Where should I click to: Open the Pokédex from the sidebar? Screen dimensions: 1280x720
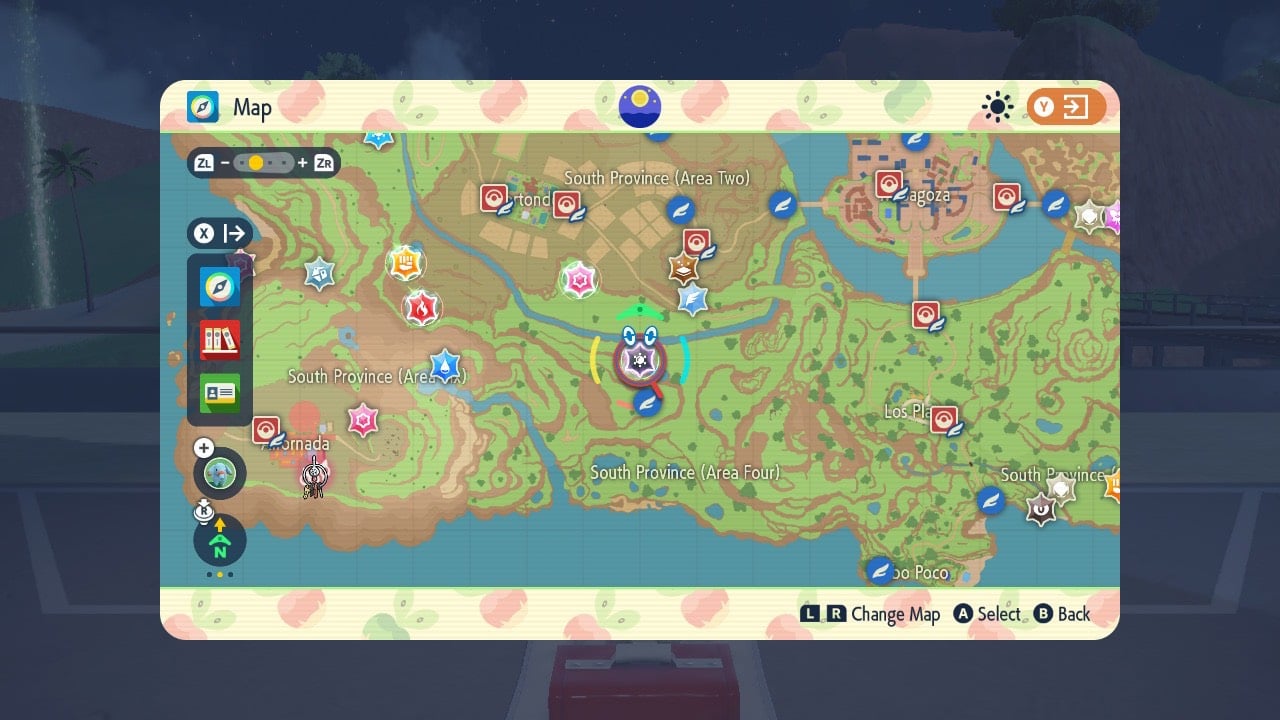point(218,340)
